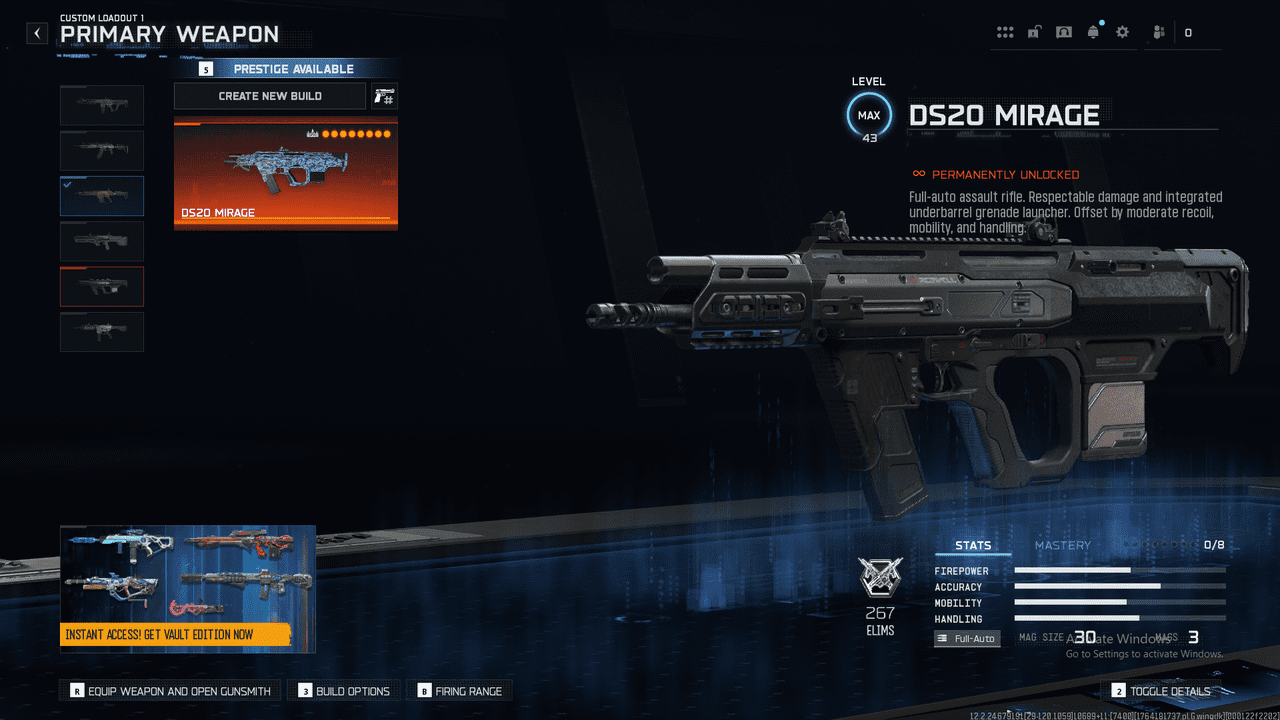Toggle weapon details
The image size is (1280, 720).
click(x=1160, y=691)
